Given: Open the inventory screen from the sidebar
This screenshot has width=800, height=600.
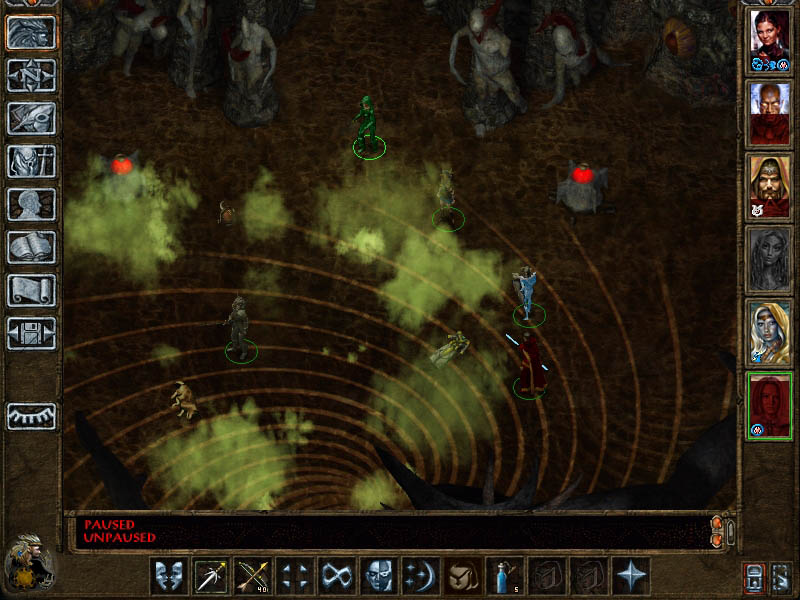Looking at the screenshot, I should (31, 161).
